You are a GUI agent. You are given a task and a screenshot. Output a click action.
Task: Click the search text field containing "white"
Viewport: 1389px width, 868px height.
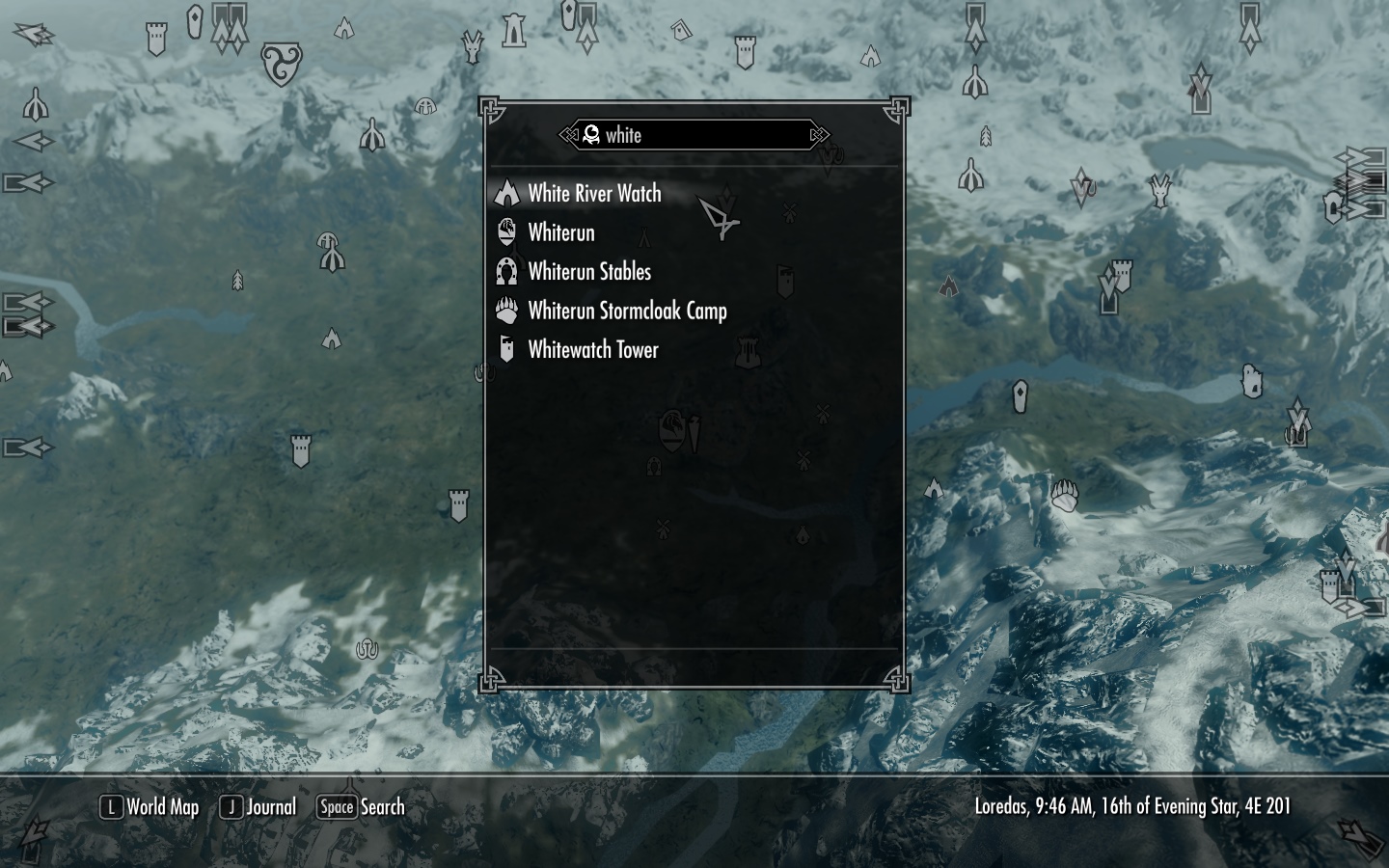[694, 135]
